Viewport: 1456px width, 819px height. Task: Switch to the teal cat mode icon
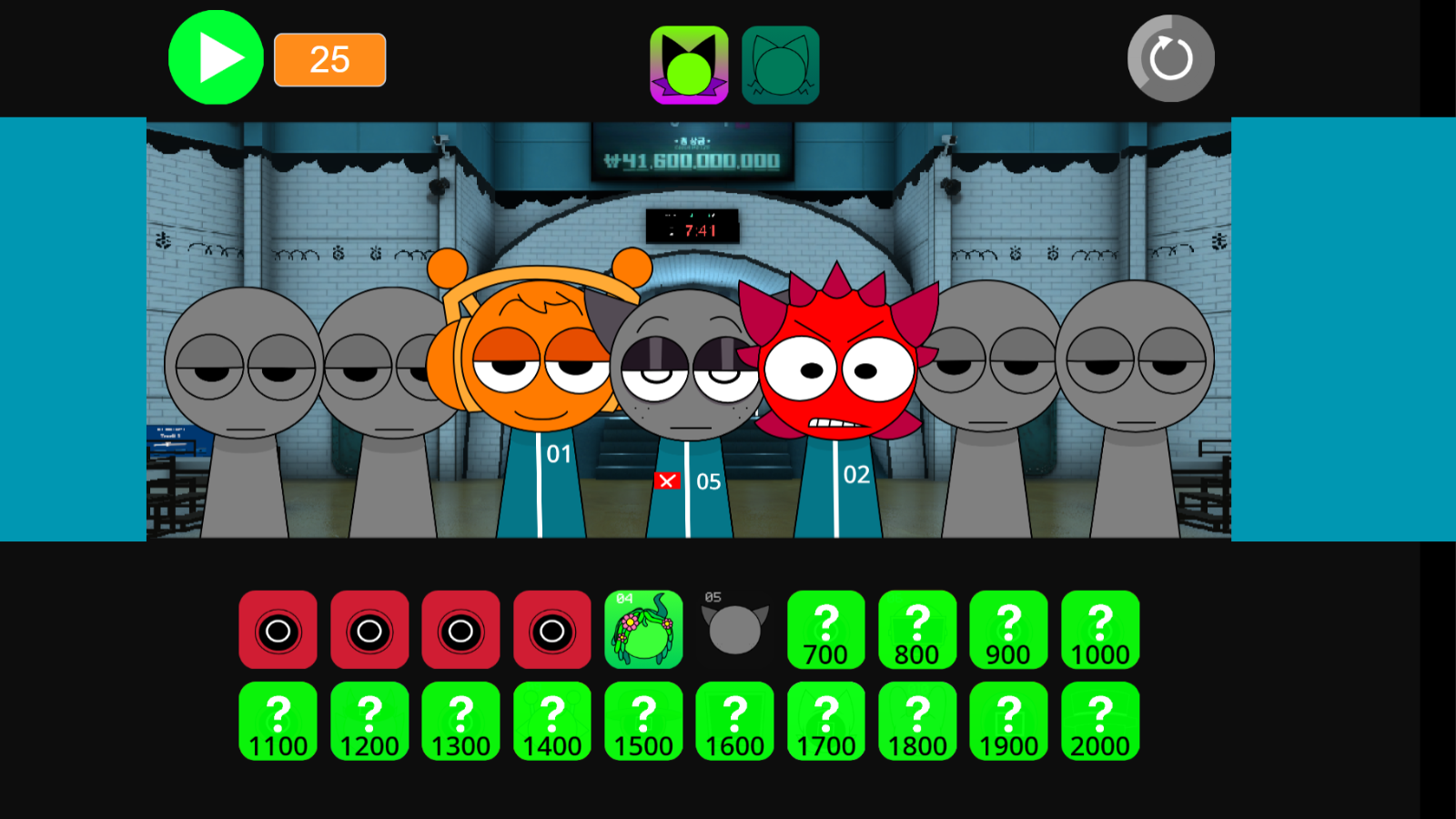(x=782, y=63)
